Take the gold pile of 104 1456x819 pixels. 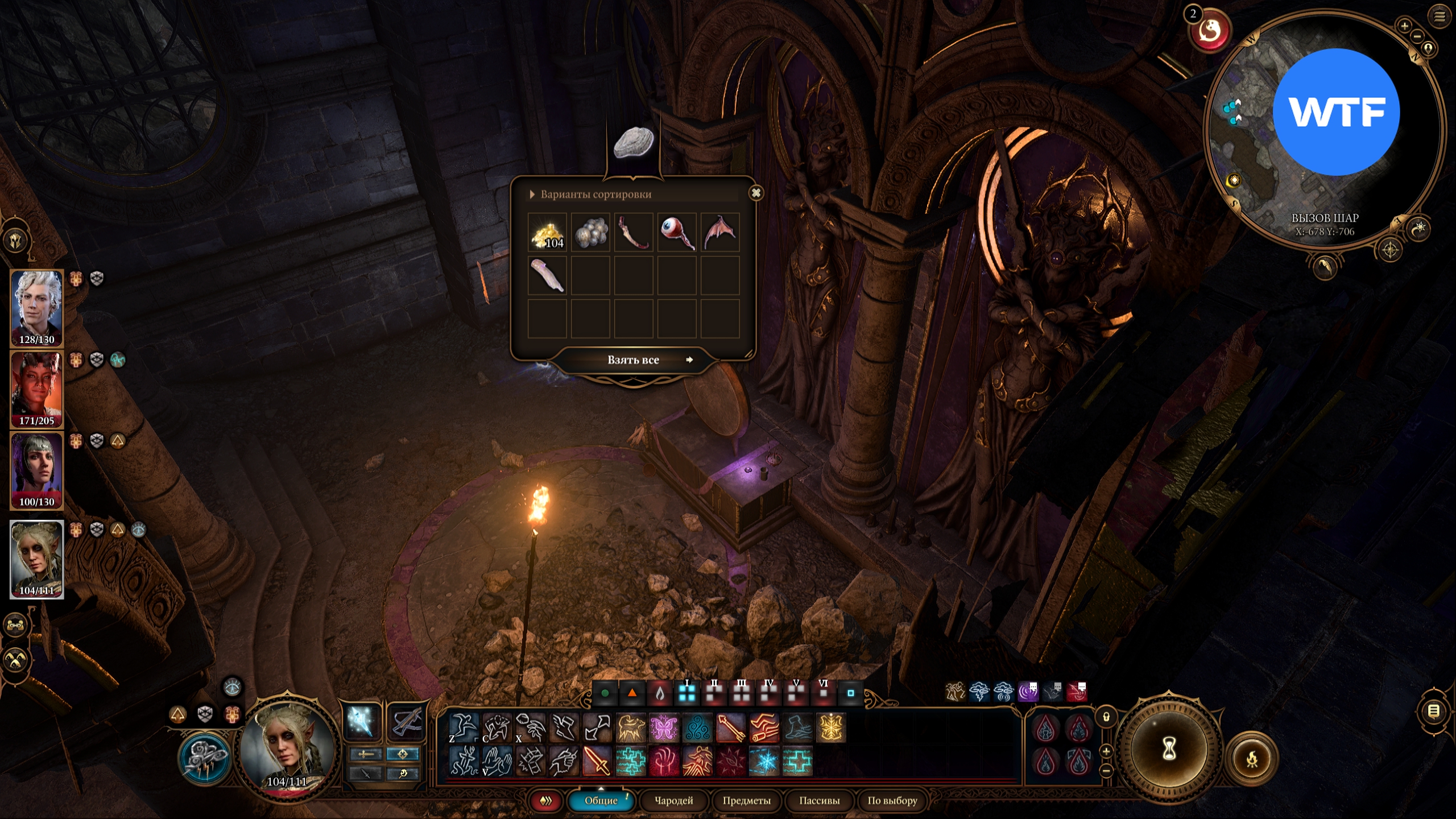(x=547, y=233)
